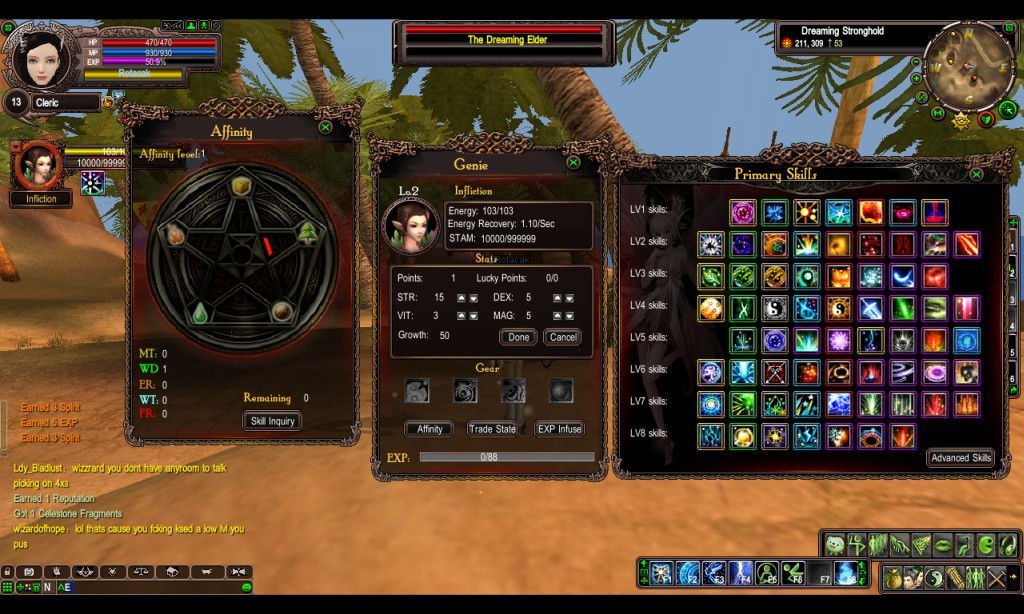Image resolution: width=1024 pixels, height=614 pixels.
Task: Confirm stat points with Done
Action: pyautogui.click(x=518, y=337)
